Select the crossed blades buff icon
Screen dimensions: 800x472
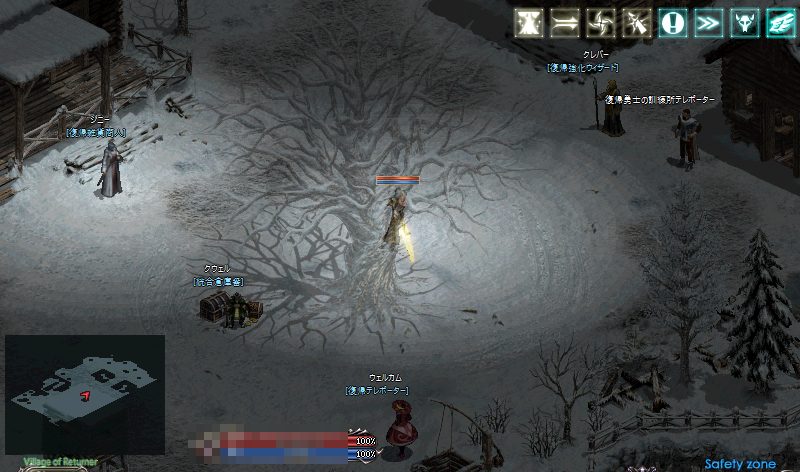(x=637, y=23)
